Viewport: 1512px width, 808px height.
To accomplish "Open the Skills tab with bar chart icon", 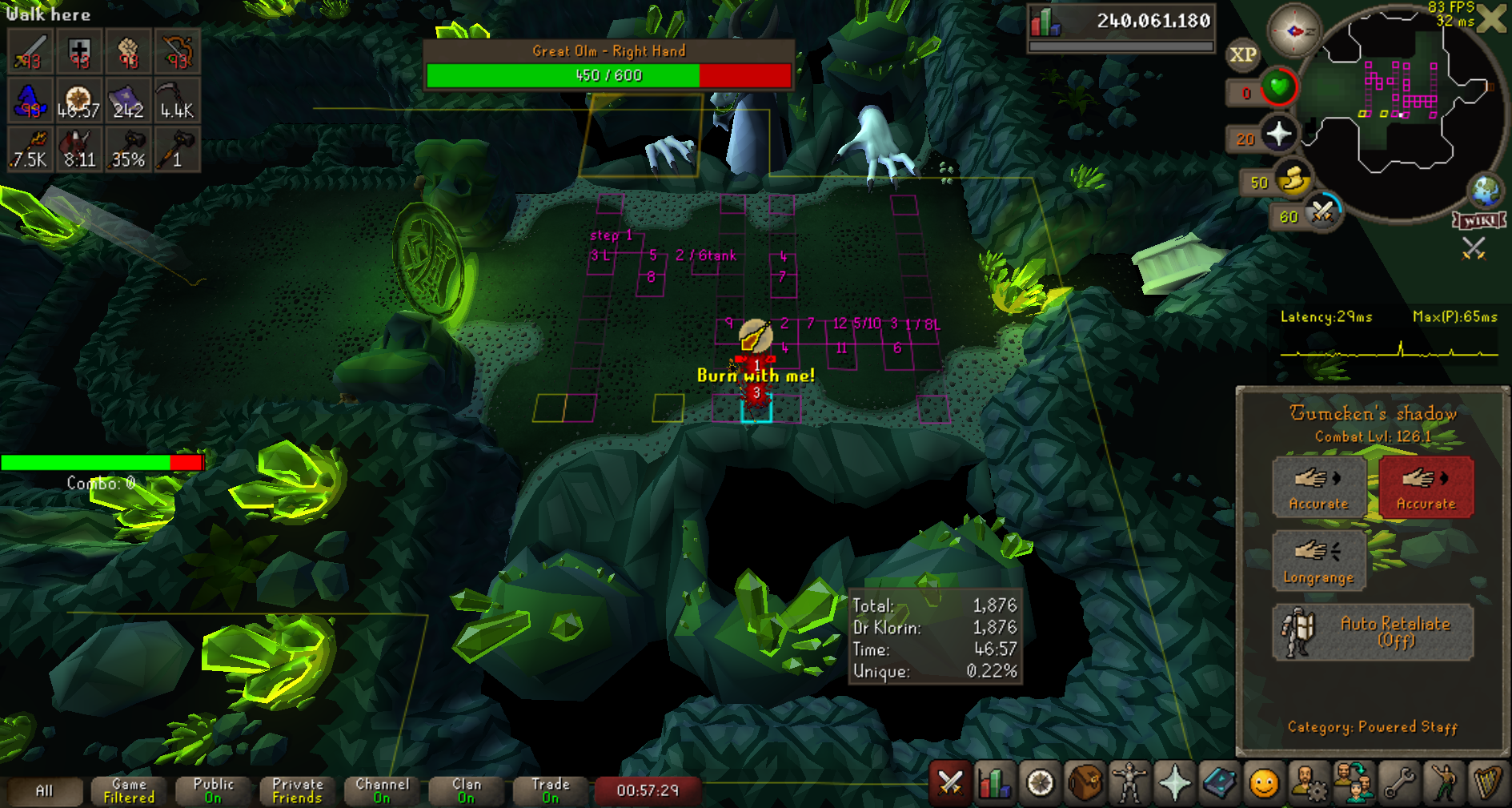I will point(995,782).
